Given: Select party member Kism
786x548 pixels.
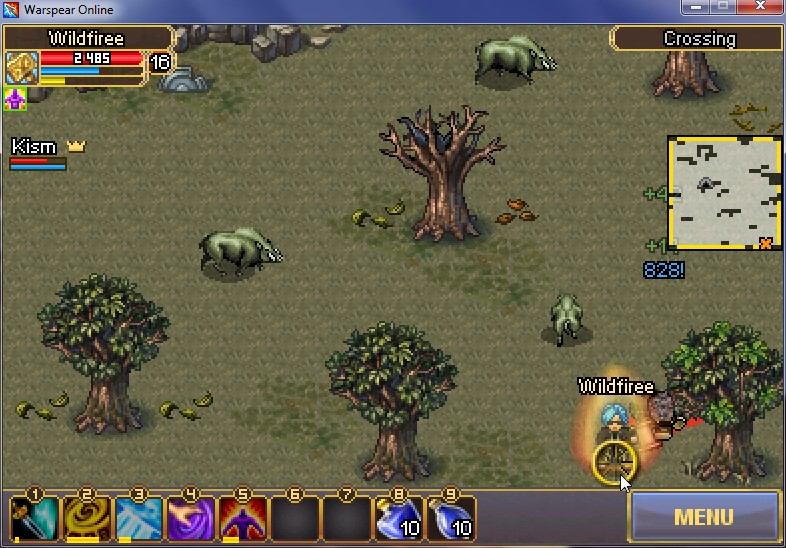Looking at the screenshot, I should (x=35, y=148).
